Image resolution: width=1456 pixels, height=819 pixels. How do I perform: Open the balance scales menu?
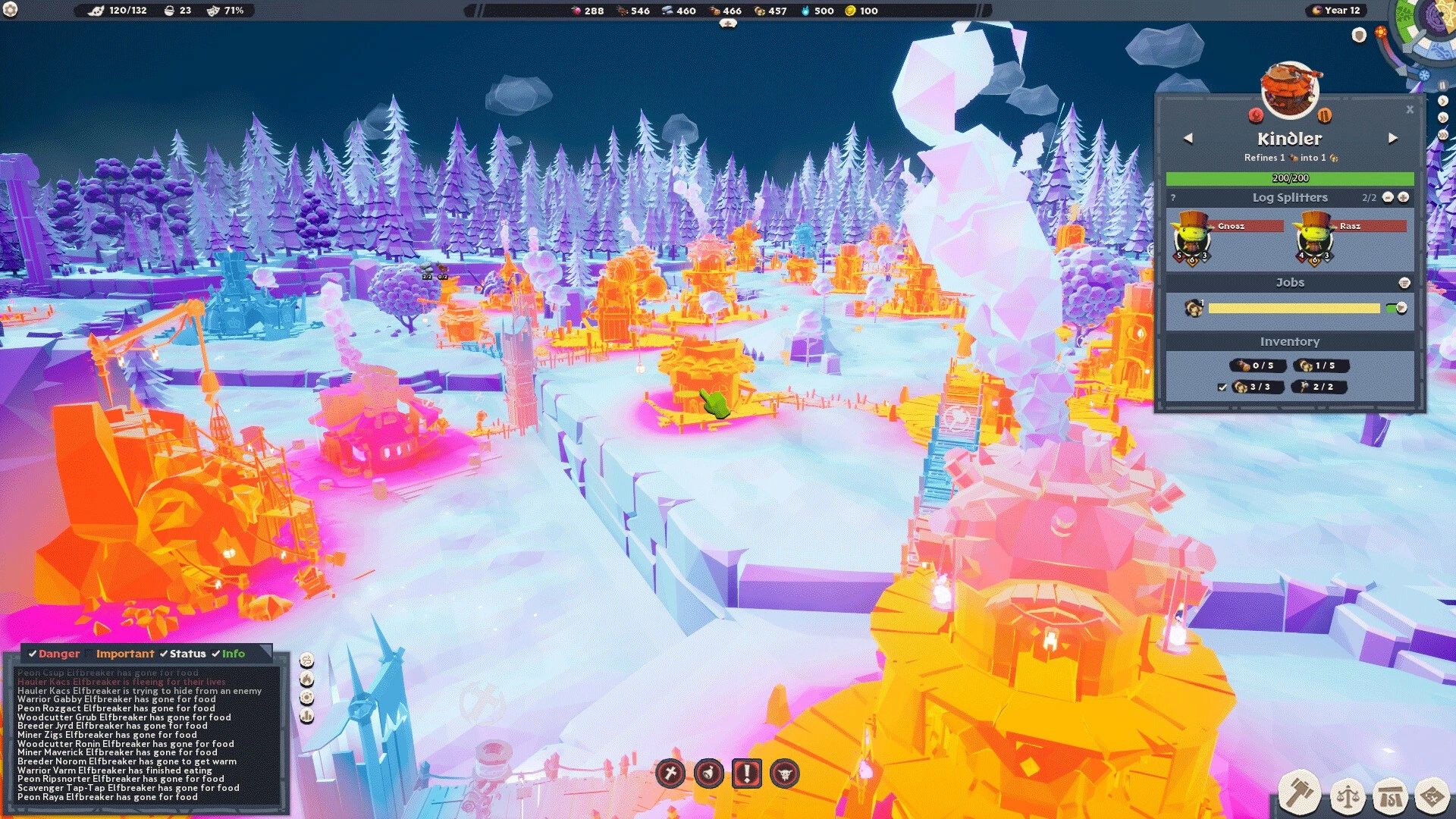click(1348, 796)
